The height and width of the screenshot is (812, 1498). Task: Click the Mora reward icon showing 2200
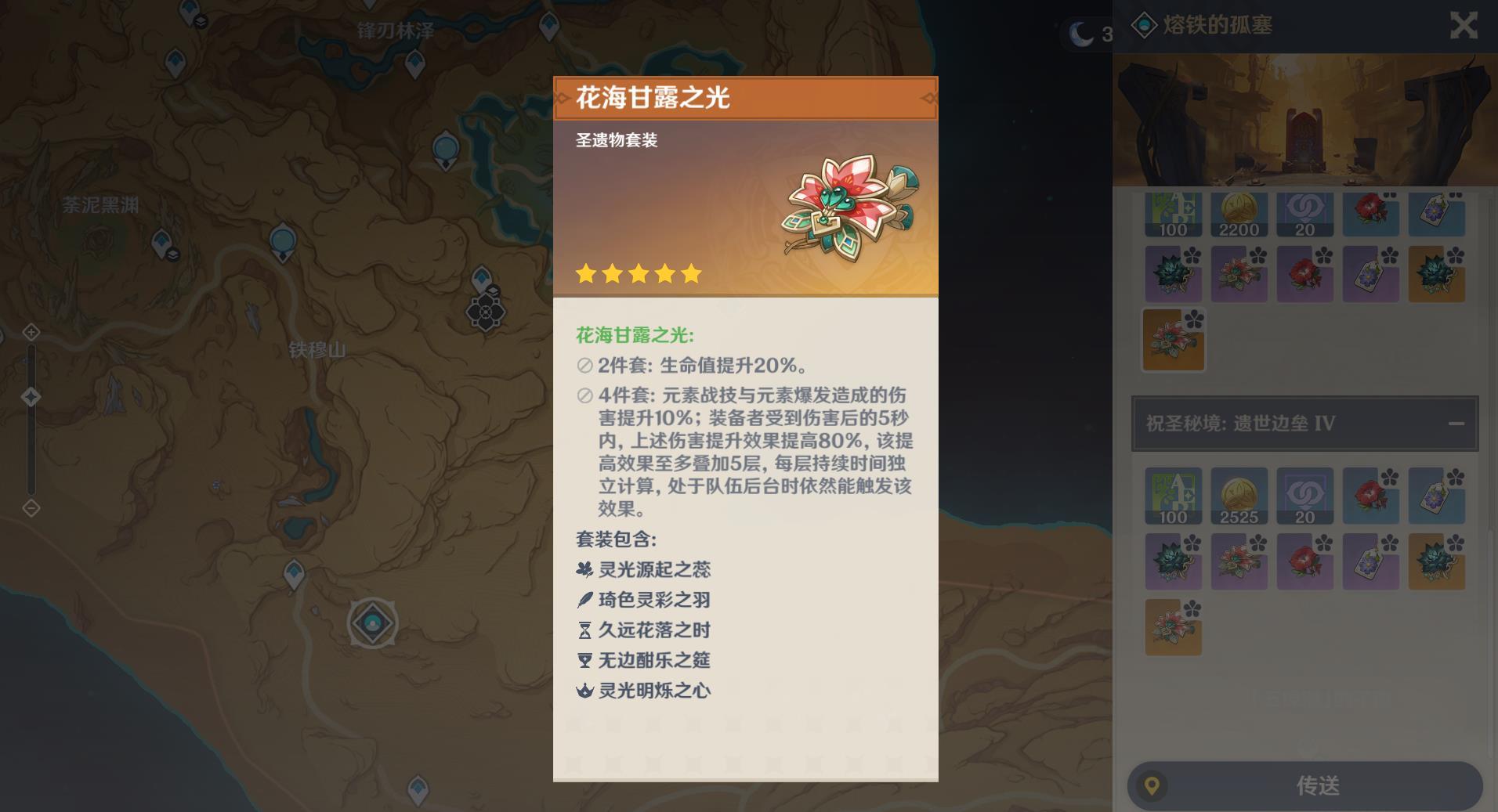[x=1240, y=214]
